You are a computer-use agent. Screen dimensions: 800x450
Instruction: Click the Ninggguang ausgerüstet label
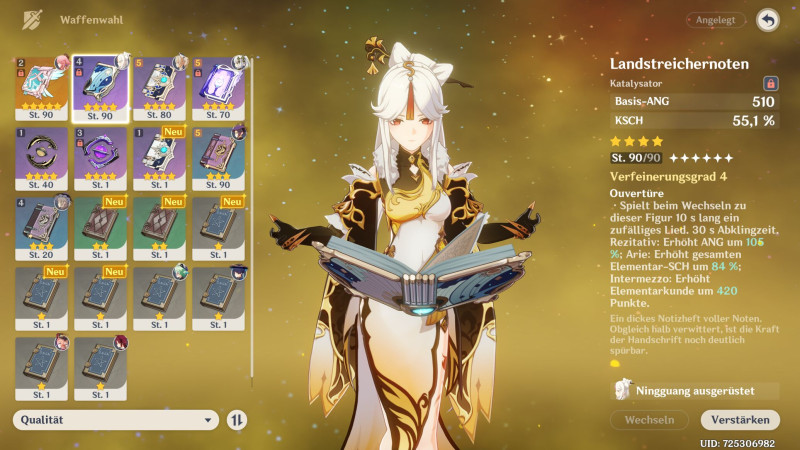coord(694,391)
